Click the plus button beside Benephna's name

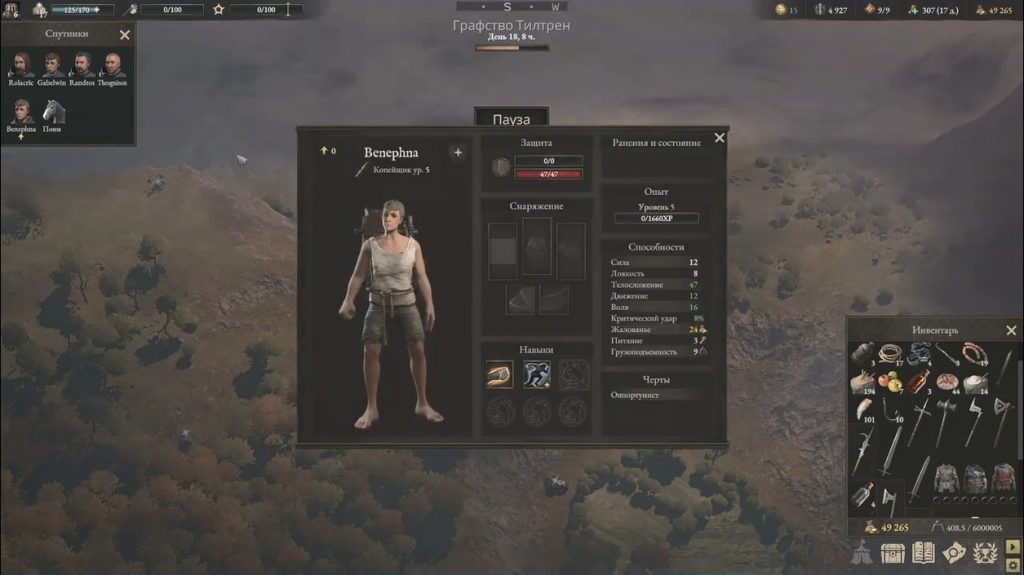pos(458,153)
